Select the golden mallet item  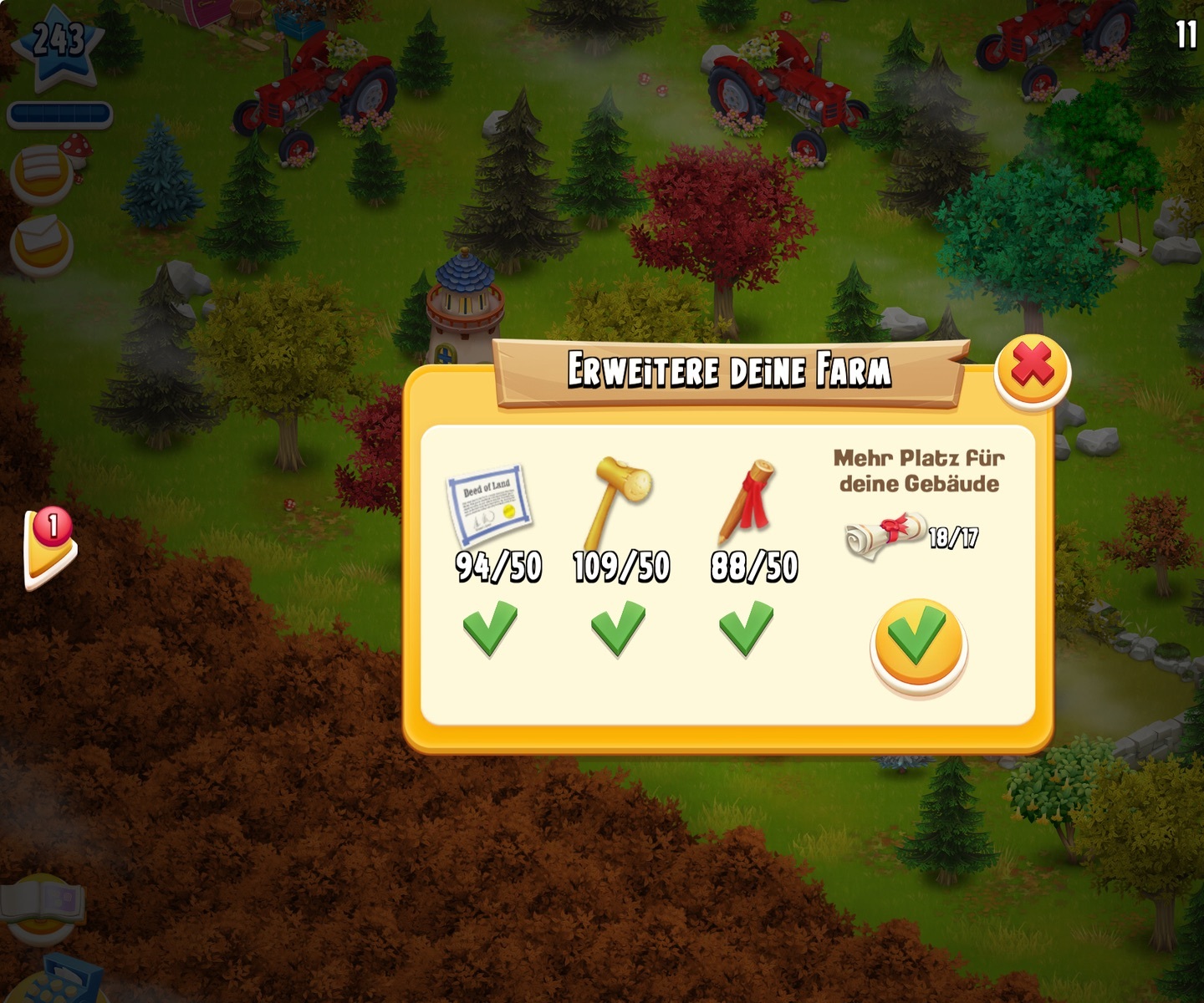pyautogui.click(x=617, y=502)
